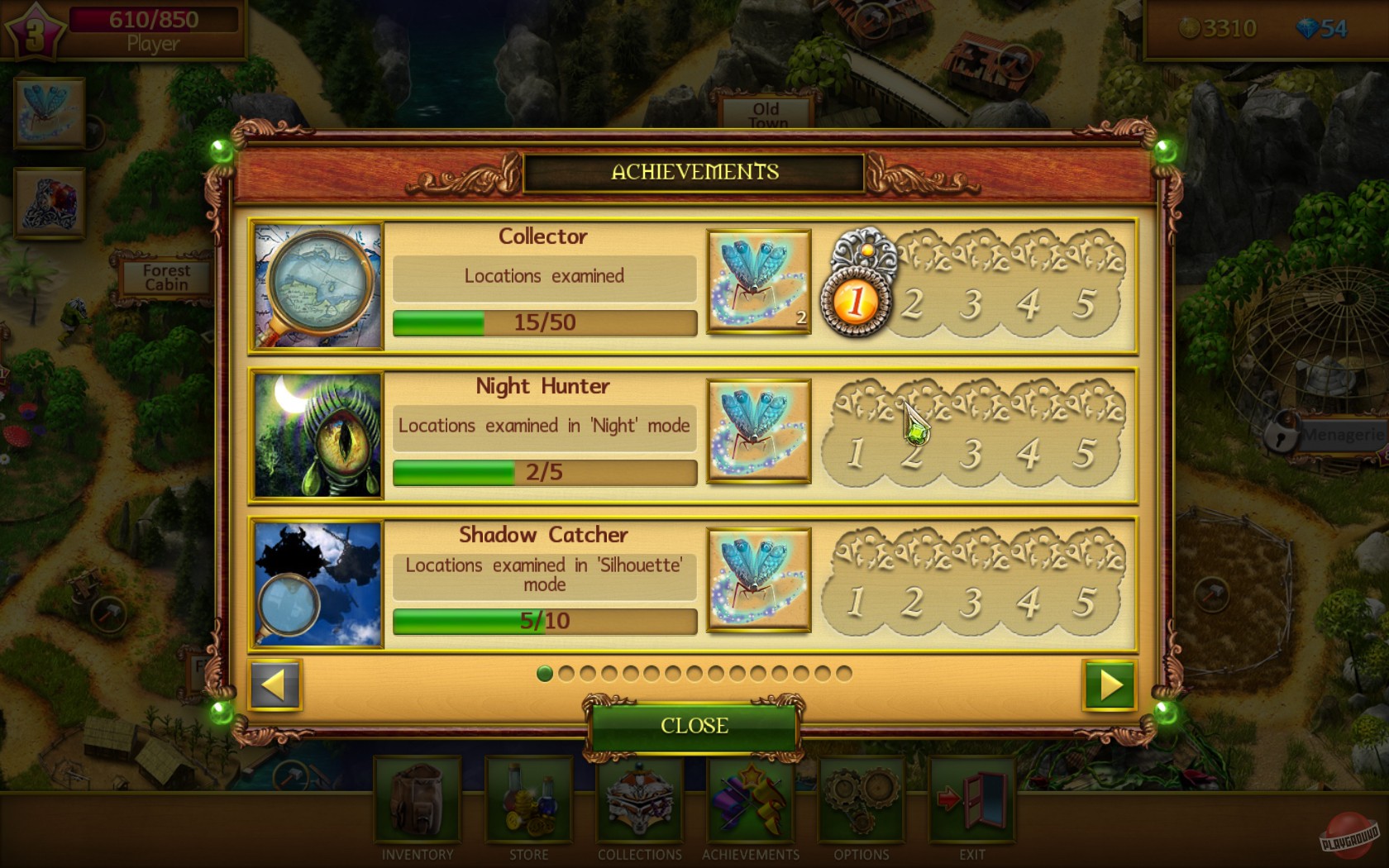This screenshot has width=1389, height=868.
Task: Select the Shadow Catcher silhouette image
Action: (317, 582)
